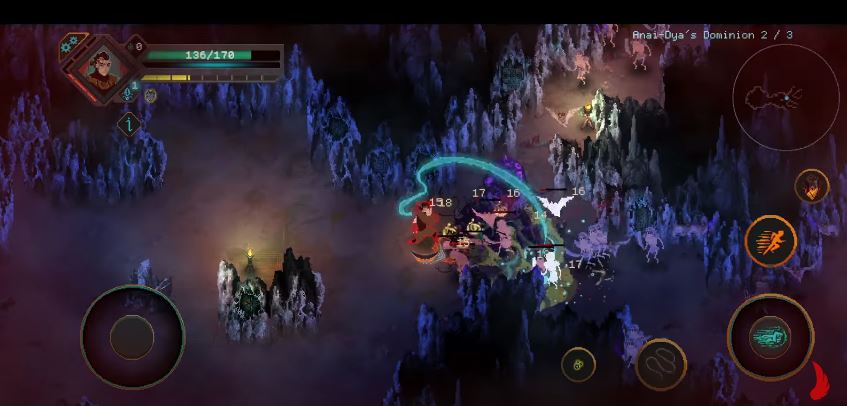Activate the orange sprint dash button
The image size is (847, 406).
(770, 241)
